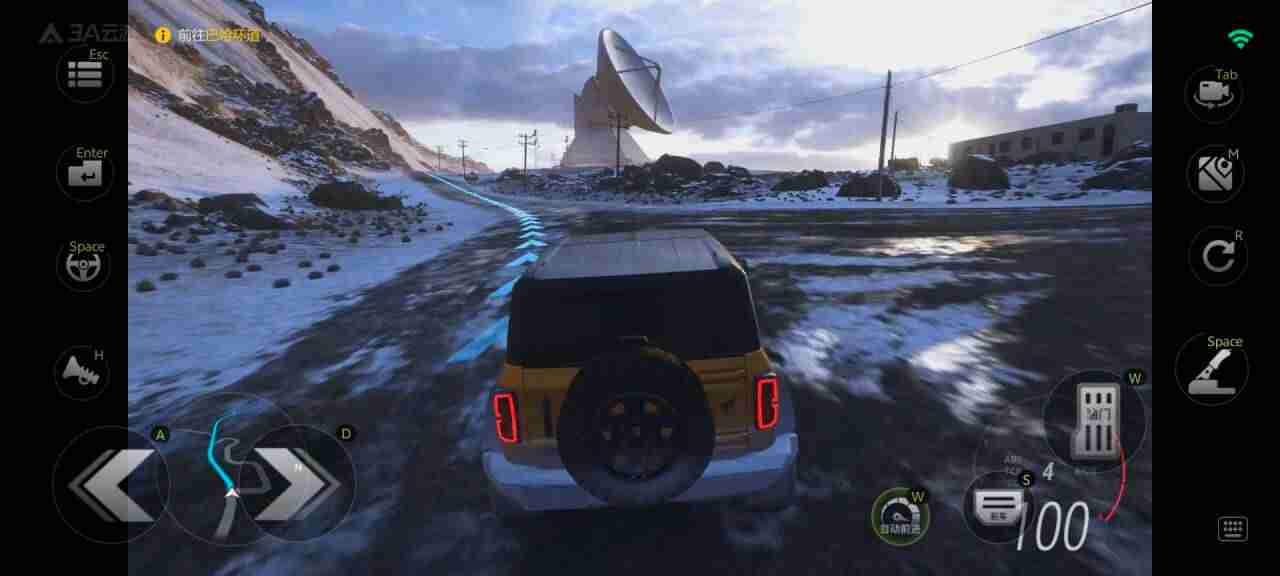
Task: Open the Esc menu list button
Action: coord(85,74)
